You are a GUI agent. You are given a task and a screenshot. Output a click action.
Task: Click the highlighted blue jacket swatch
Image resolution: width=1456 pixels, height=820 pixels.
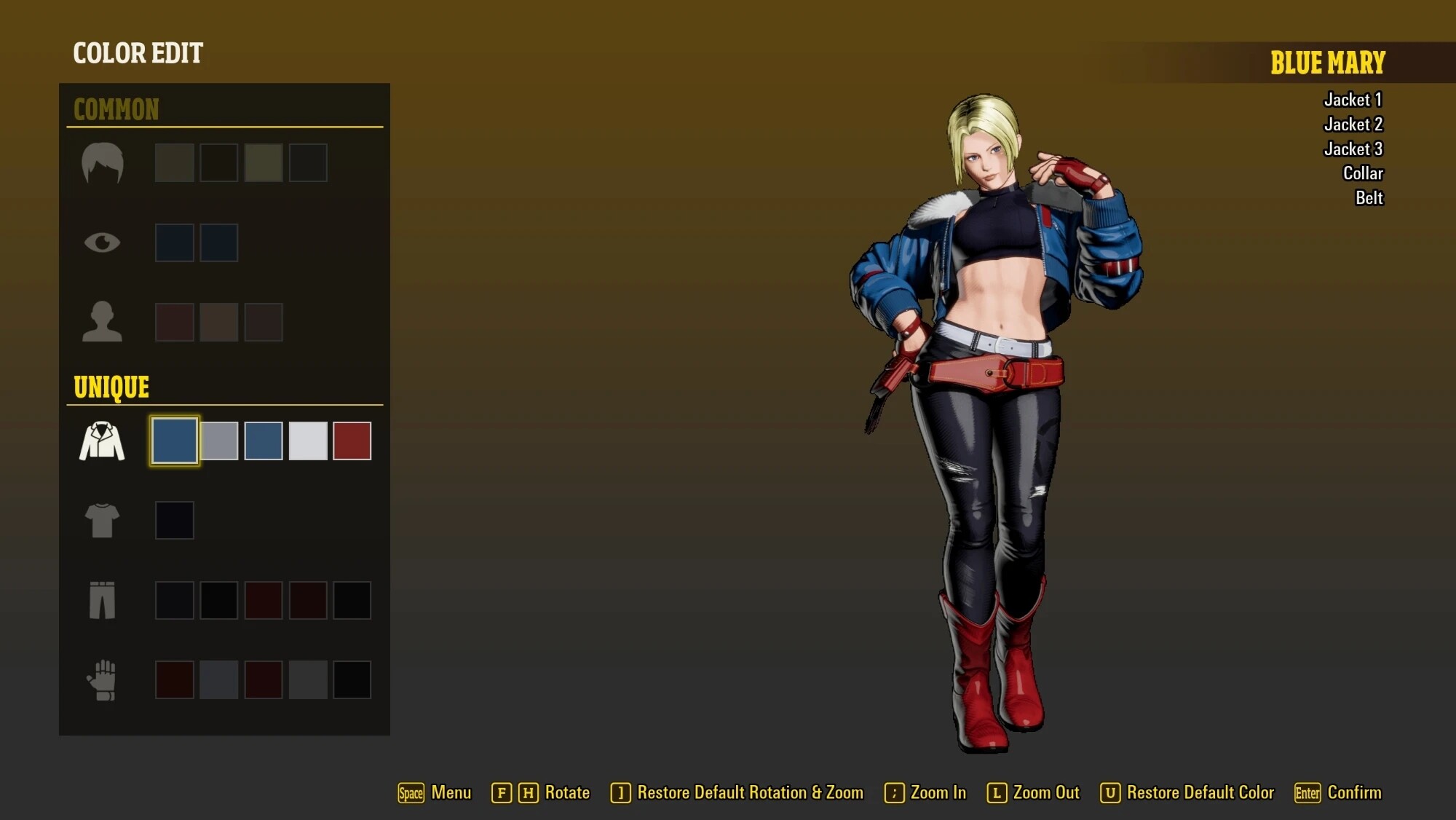pos(175,441)
